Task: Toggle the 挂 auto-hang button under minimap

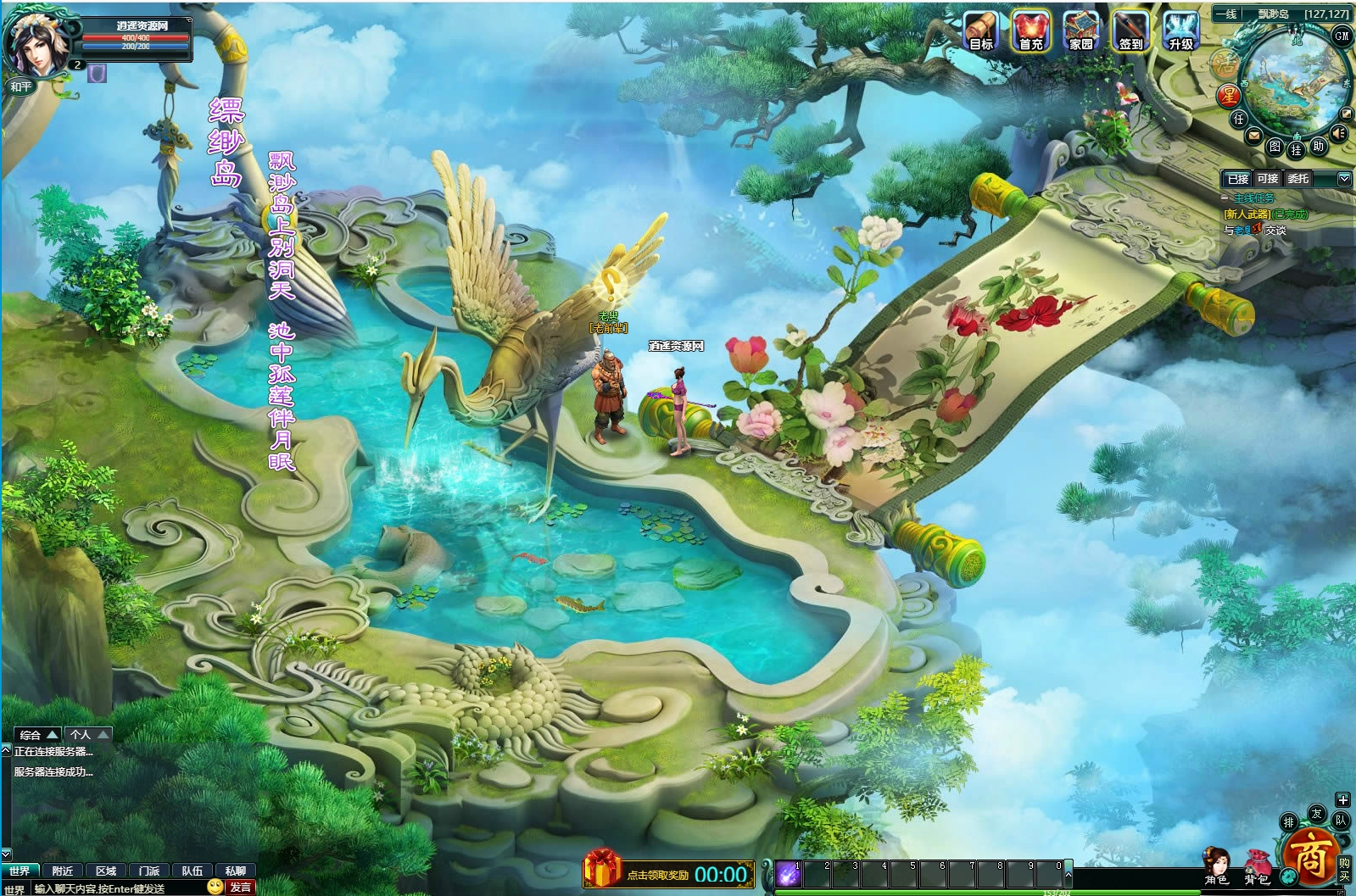Action: [x=1297, y=150]
